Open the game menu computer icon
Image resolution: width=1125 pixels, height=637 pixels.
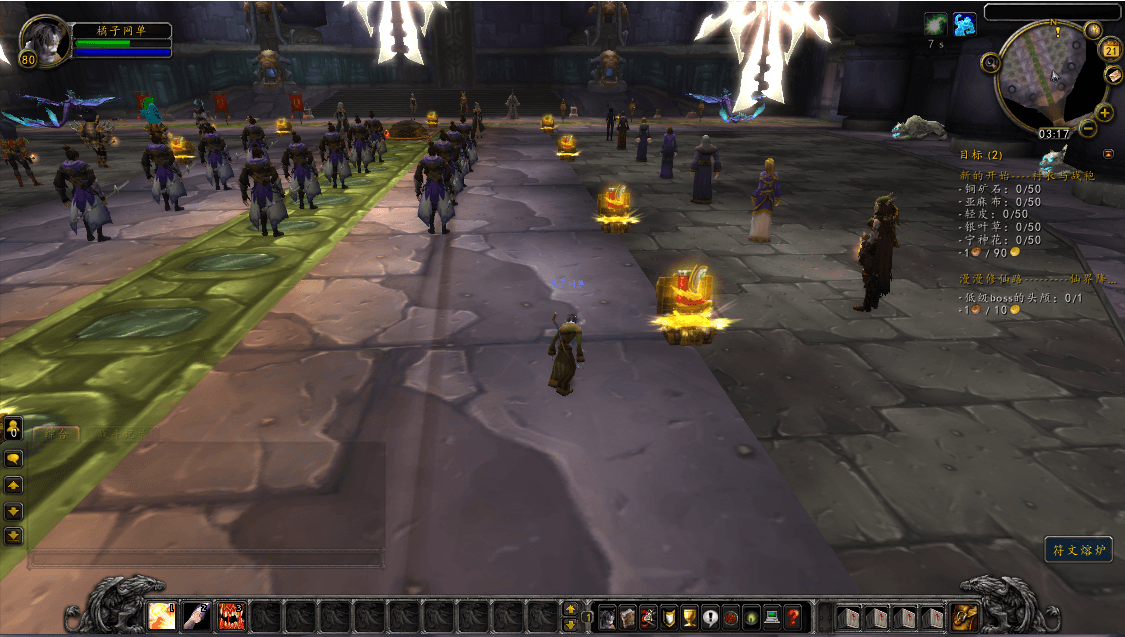click(x=771, y=616)
